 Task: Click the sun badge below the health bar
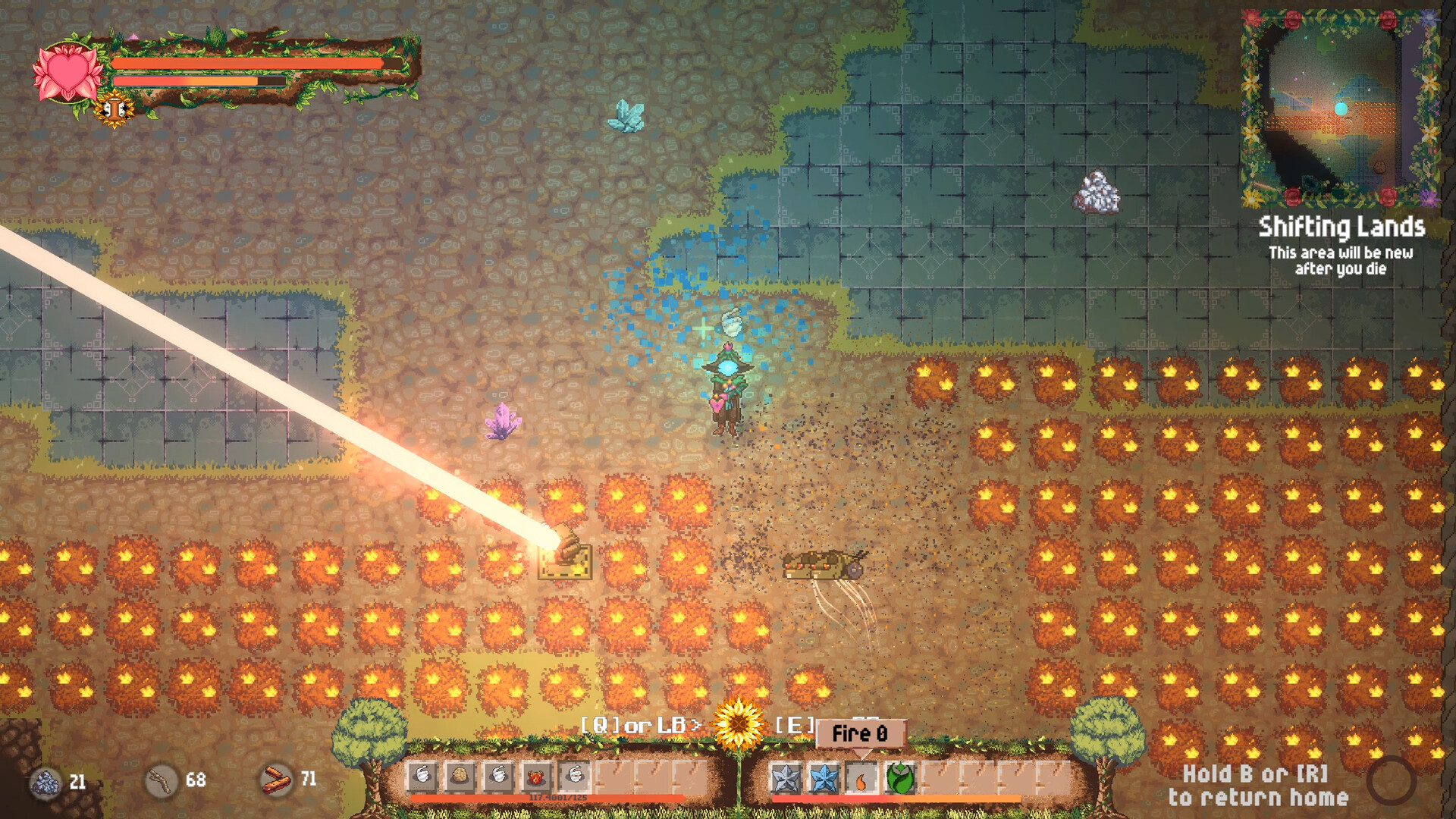pyautogui.click(x=114, y=108)
